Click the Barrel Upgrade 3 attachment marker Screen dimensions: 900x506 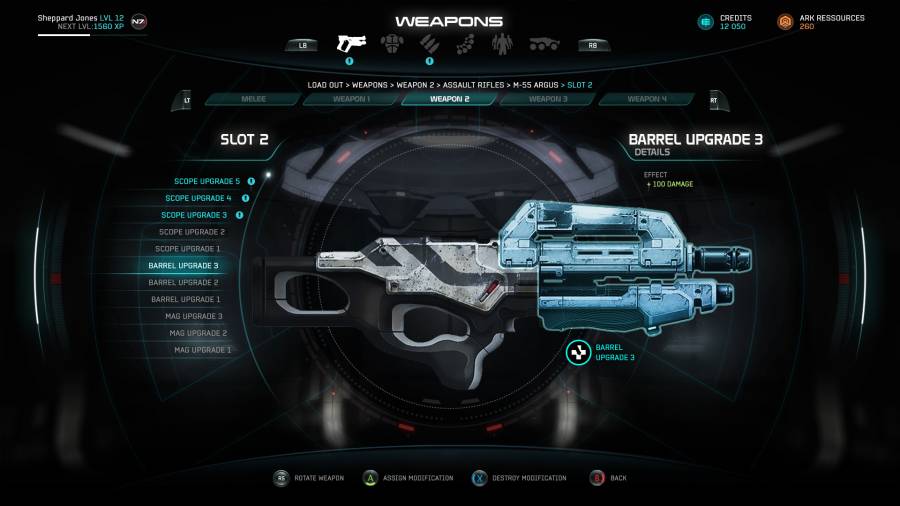point(578,352)
